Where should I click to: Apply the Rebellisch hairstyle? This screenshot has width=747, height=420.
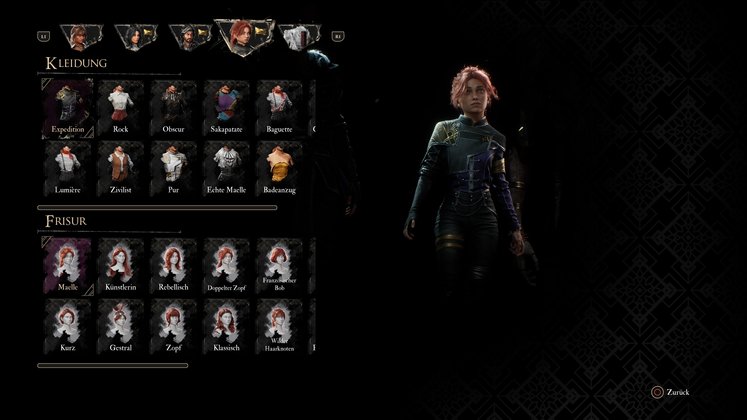click(174, 264)
